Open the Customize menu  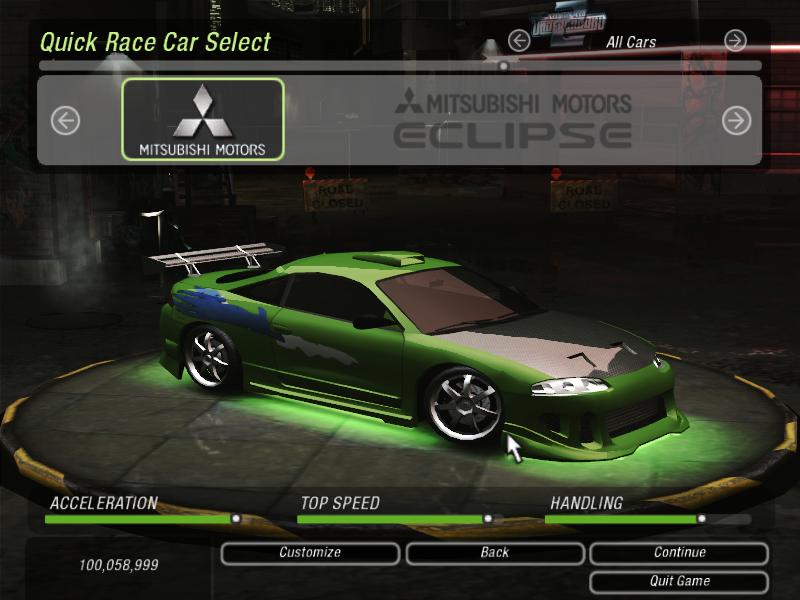click(310, 553)
